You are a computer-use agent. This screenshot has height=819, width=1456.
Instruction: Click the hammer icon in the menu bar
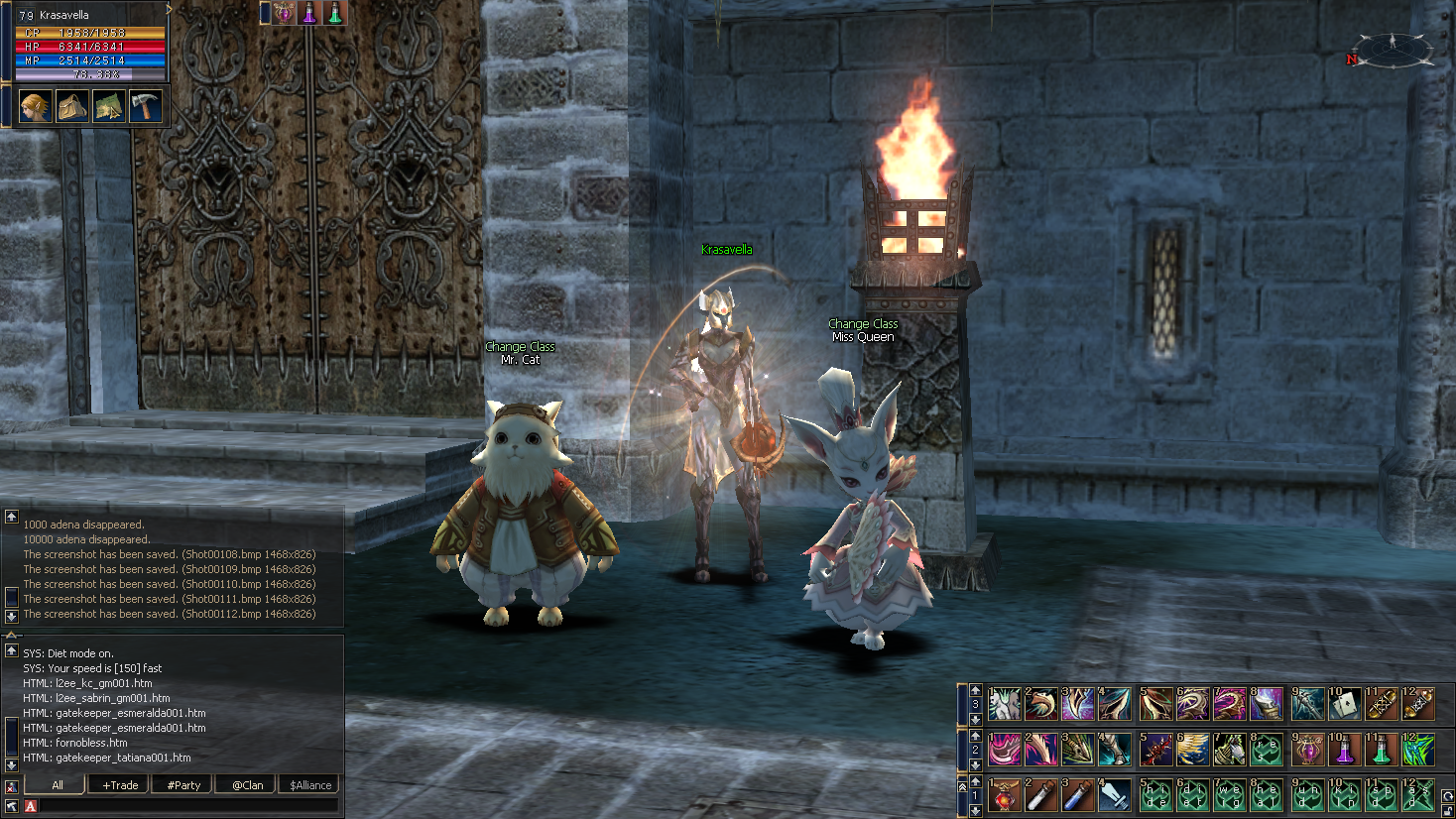[x=145, y=106]
